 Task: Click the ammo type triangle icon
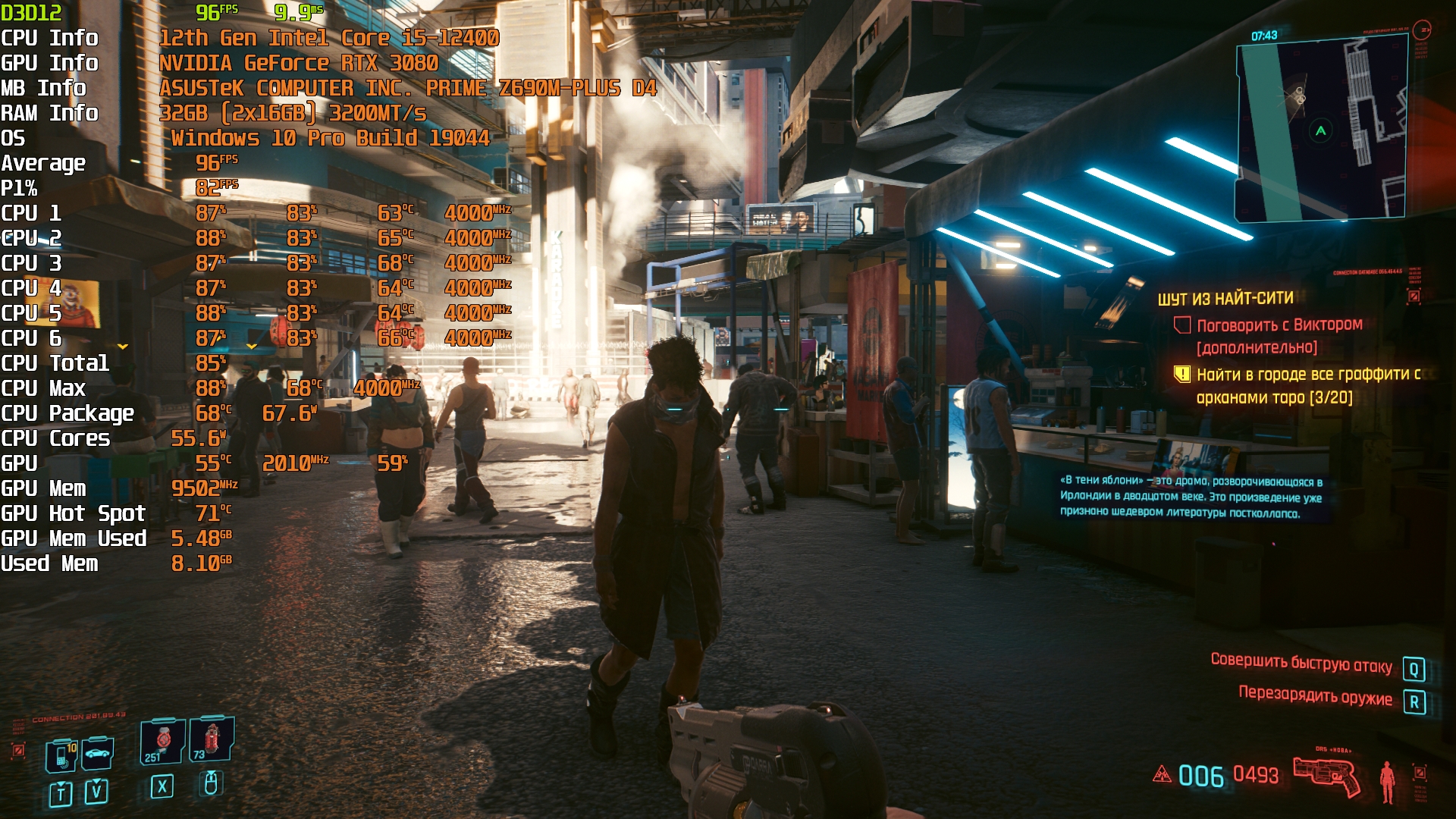coord(1162,774)
